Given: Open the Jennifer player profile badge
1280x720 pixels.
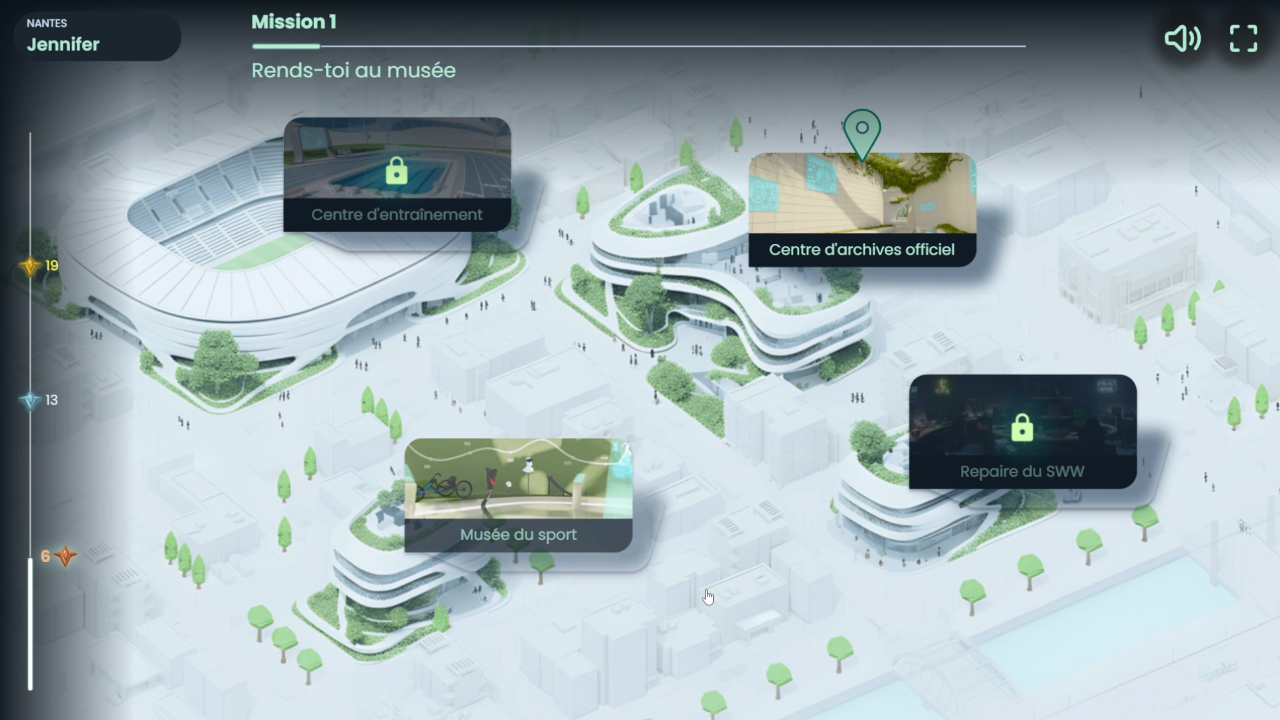Looking at the screenshot, I should pos(97,36).
